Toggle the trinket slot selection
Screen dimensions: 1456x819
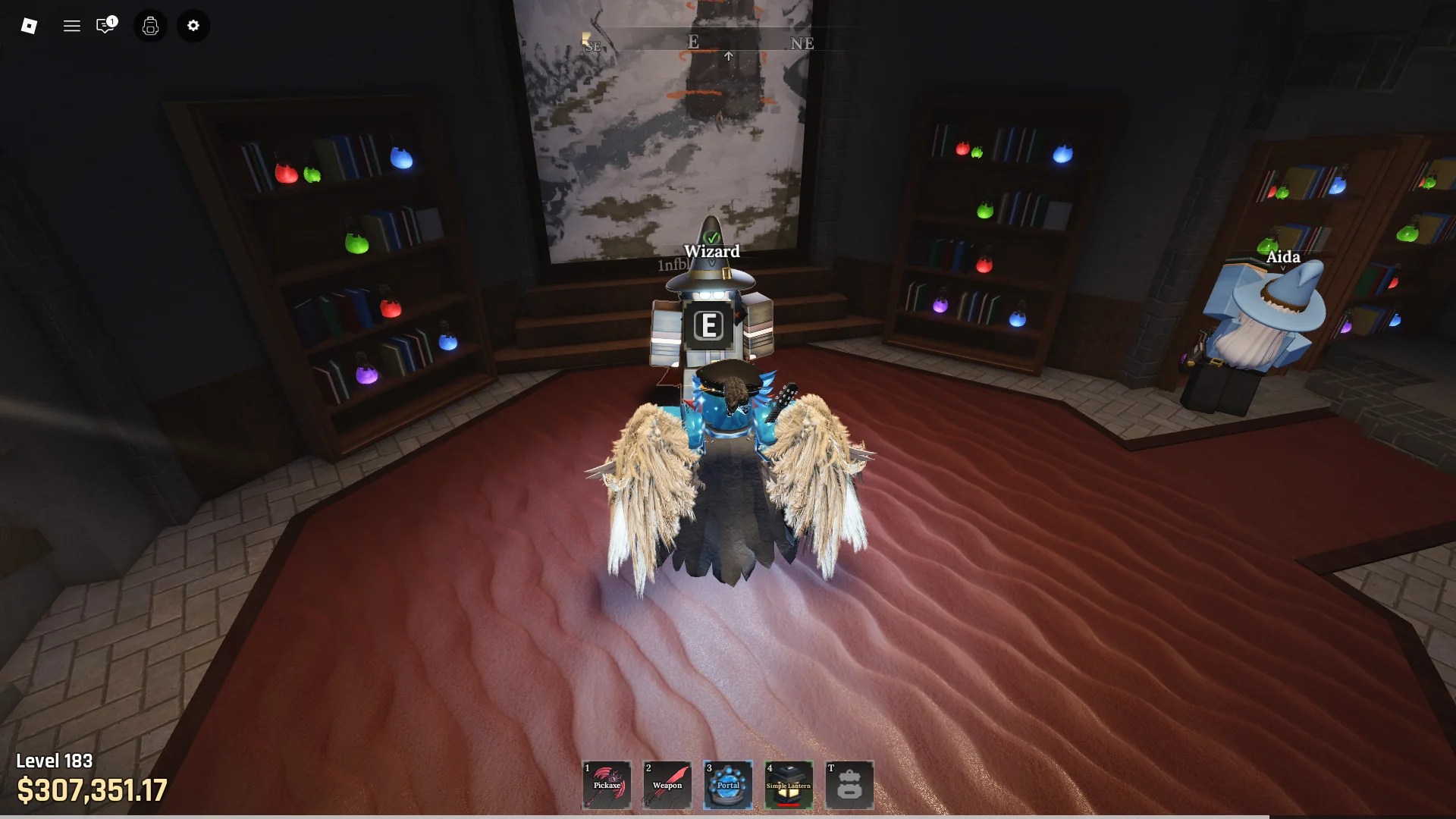coord(850,785)
